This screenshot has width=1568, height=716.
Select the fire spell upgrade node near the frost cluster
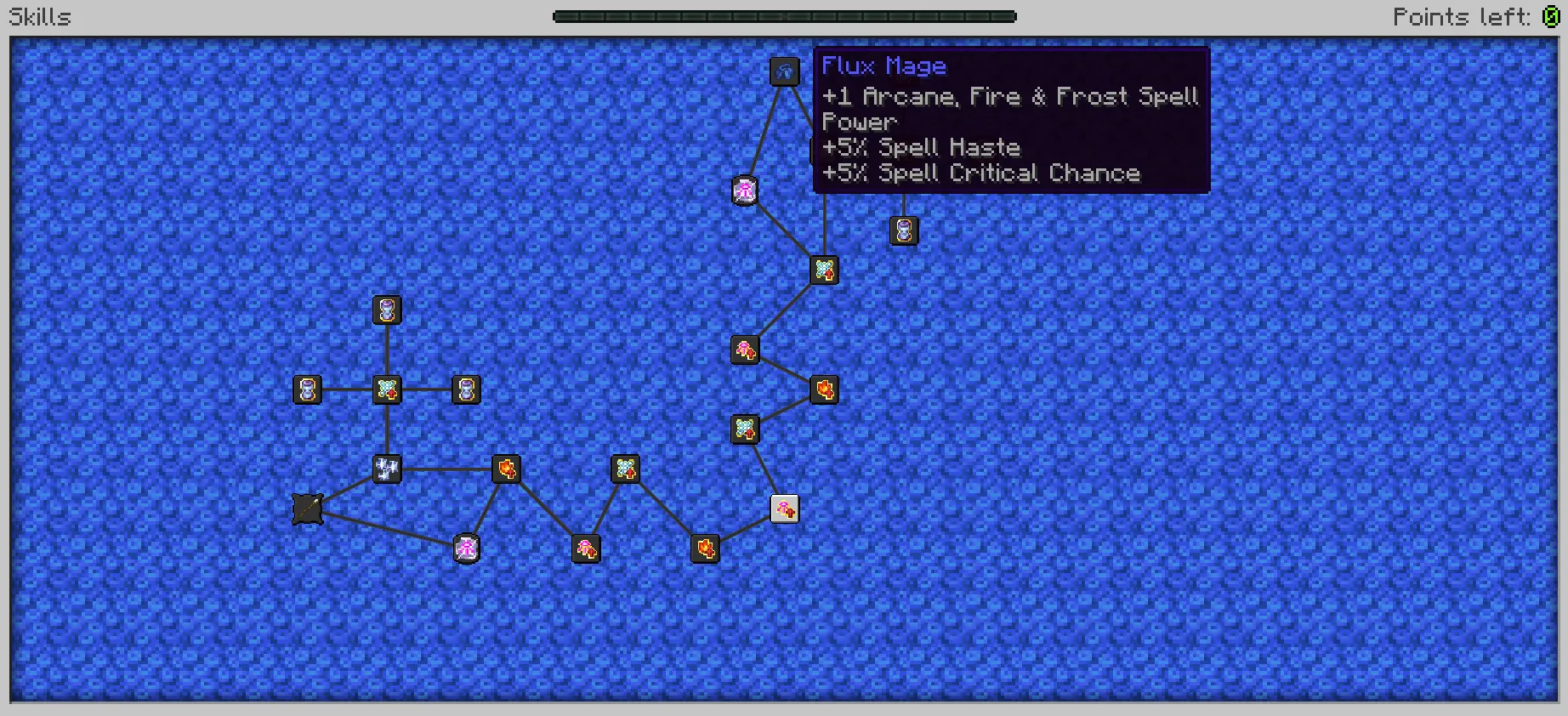coord(506,470)
